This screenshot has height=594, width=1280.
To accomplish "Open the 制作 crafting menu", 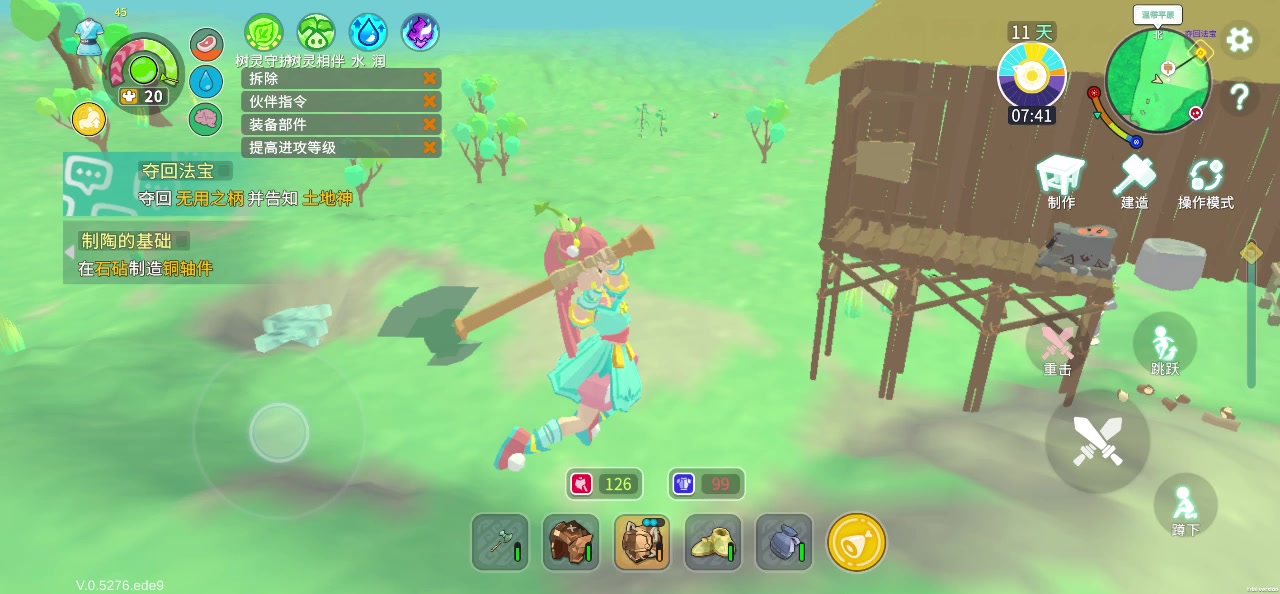I will tap(1061, 181).
